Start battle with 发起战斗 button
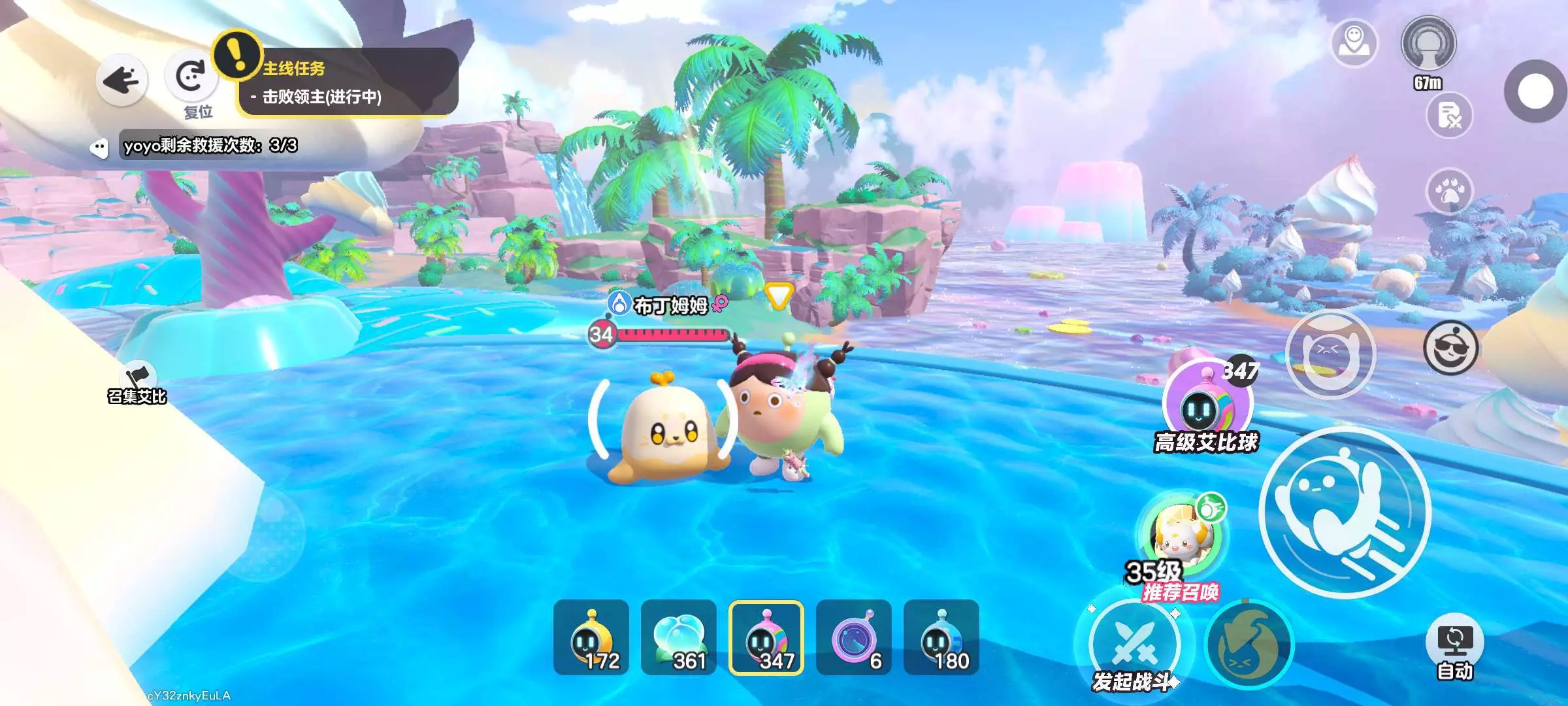 point(1134,645)
